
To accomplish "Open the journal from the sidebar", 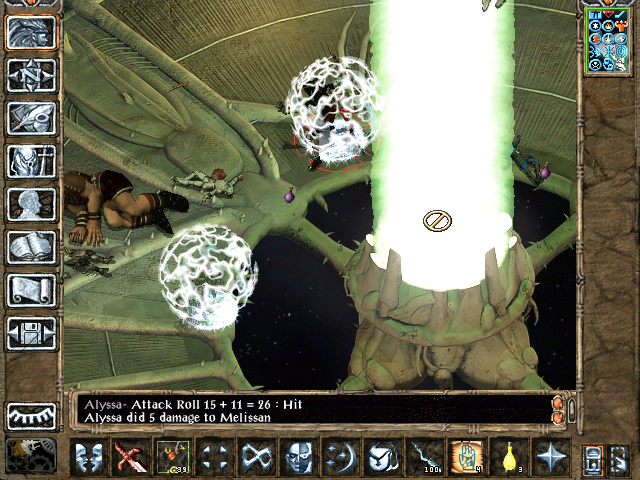I will (x=30, y=118).
